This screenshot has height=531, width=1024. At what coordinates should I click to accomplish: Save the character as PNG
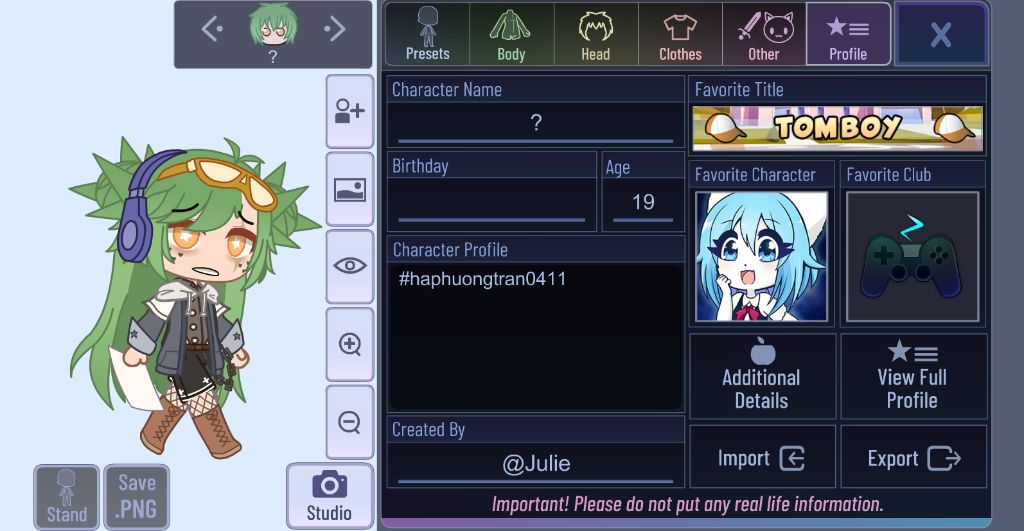coord(136,496)
